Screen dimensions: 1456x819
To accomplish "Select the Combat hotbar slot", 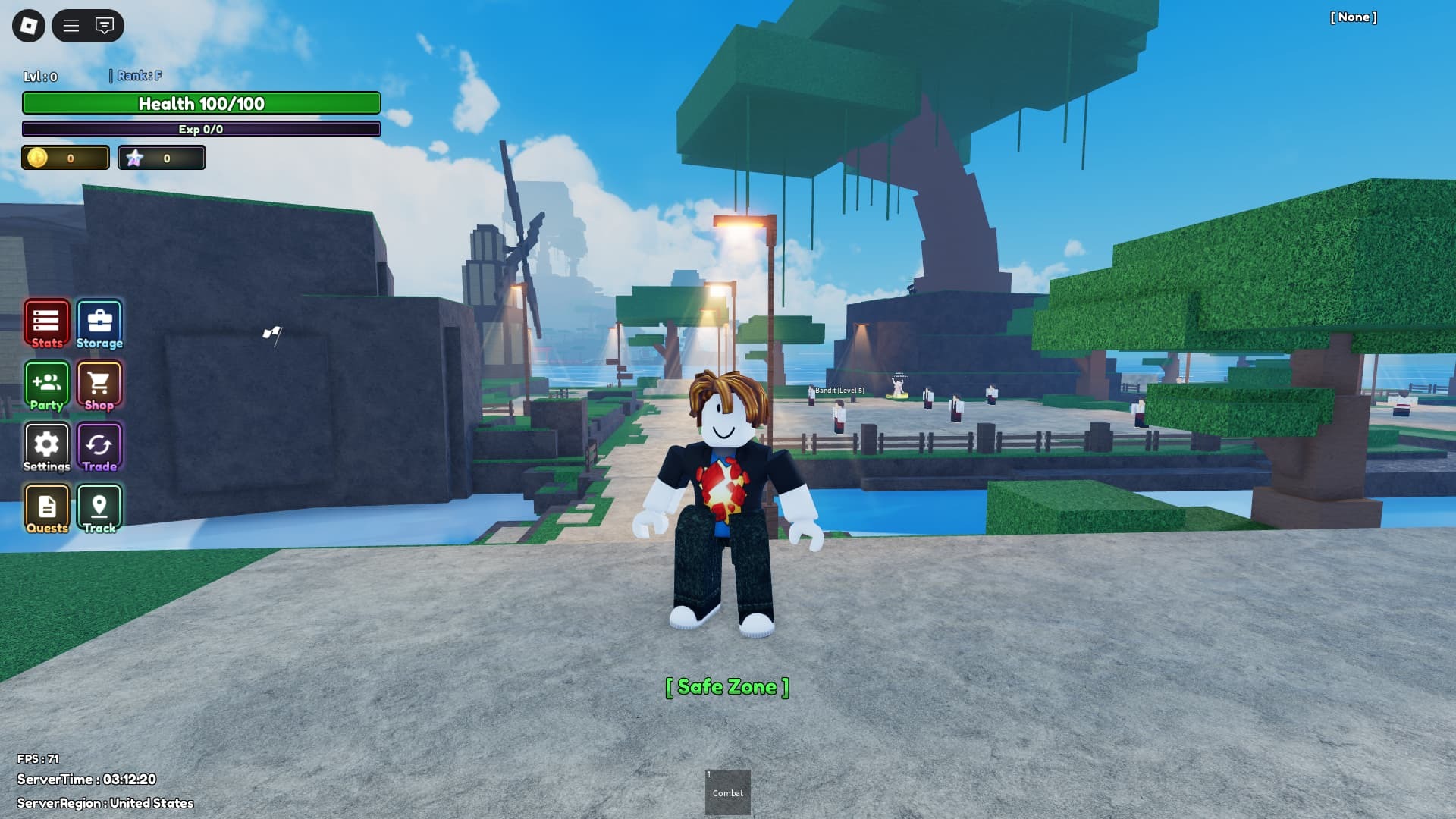I will [727, 791].
